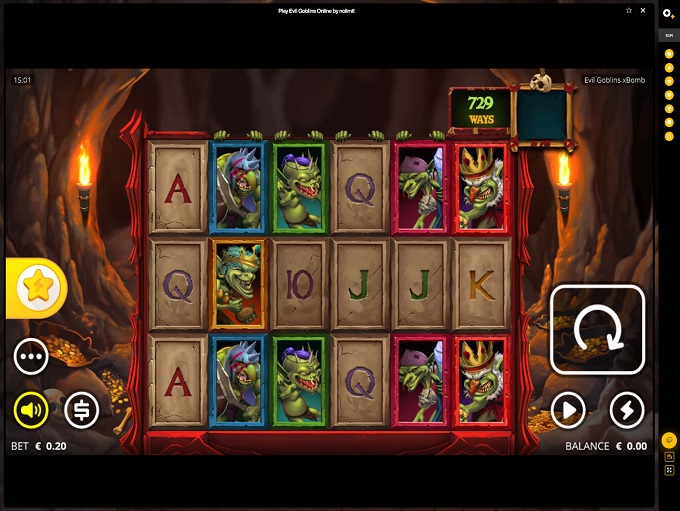680x511 pixels.
Task: Close the game window with the X
Action: (x=641, y=10)
